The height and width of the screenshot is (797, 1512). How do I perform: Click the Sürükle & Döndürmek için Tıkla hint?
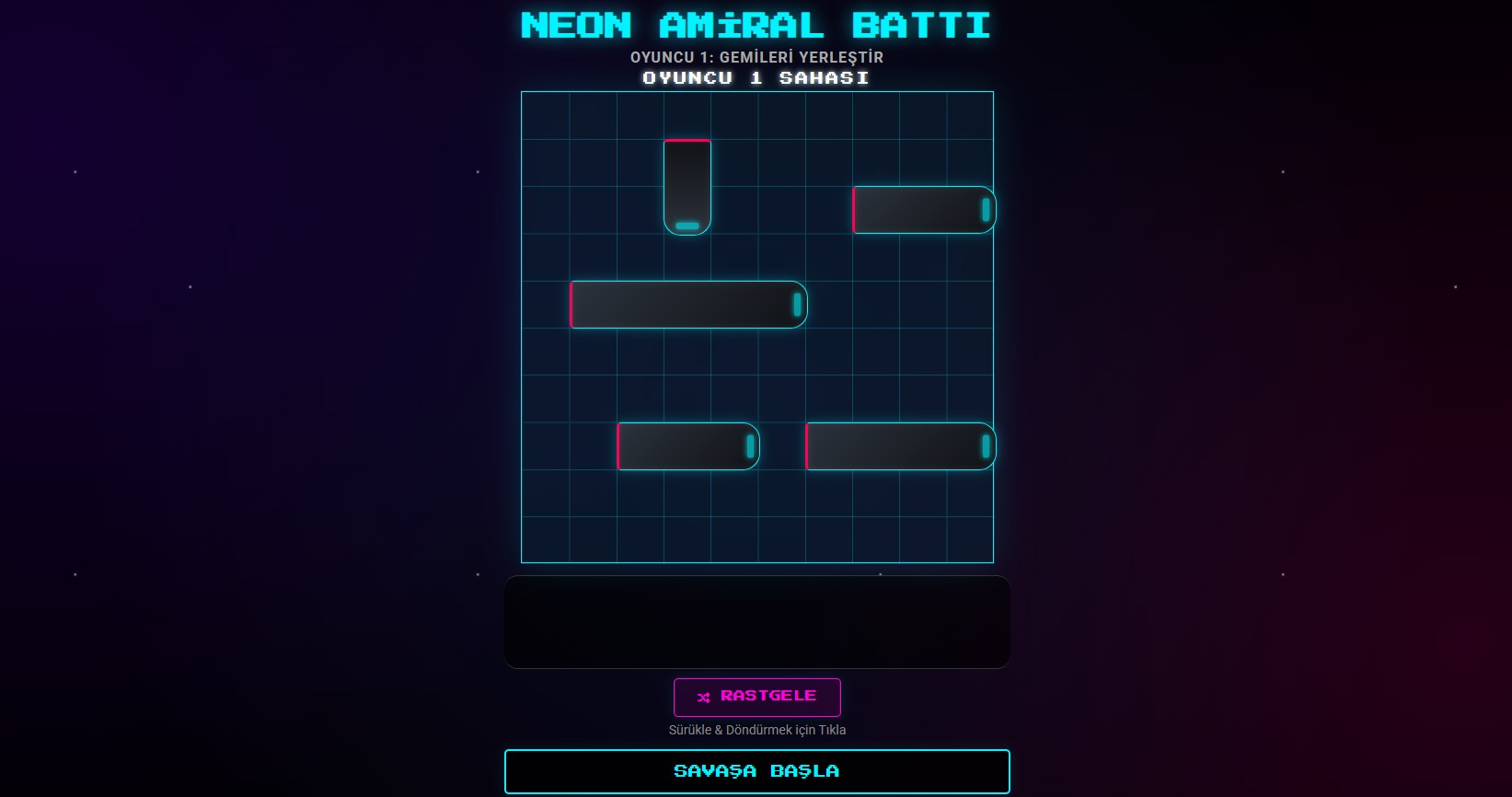pyautogui.click(x=757, y=729)
